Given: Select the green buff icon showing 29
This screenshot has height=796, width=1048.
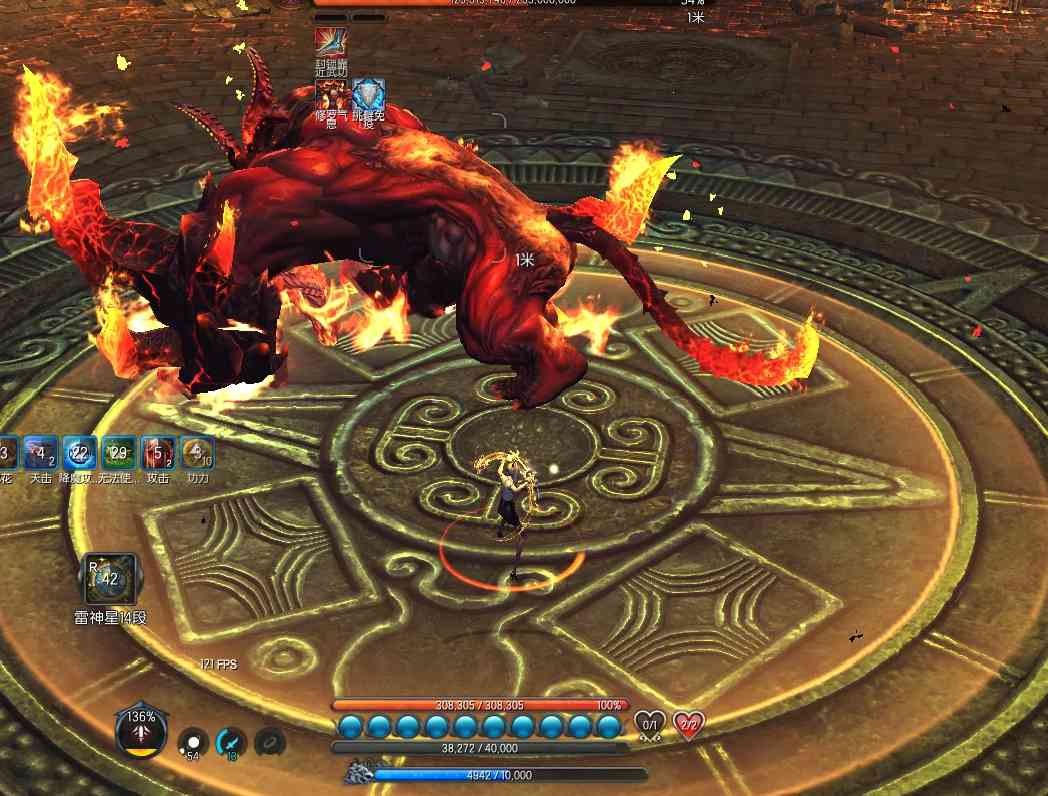Looking at the screenshot, I should (x=119, y=453).
